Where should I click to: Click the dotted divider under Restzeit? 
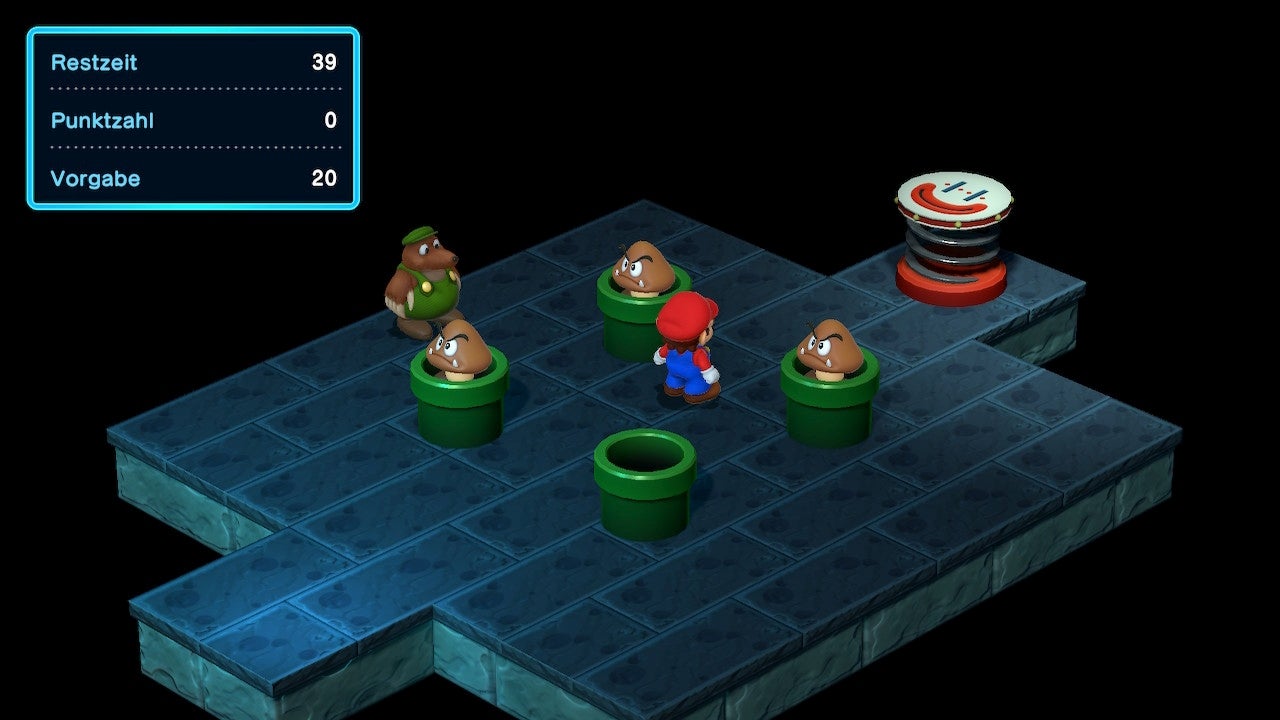pos(190,90)
